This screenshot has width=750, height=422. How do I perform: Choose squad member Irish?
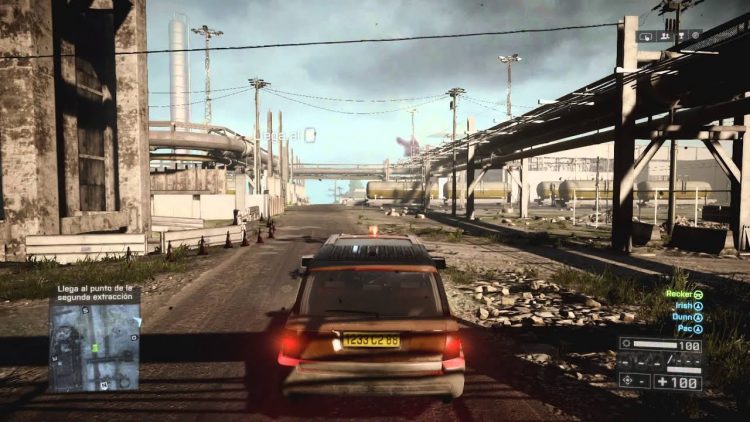click(686, 306)
